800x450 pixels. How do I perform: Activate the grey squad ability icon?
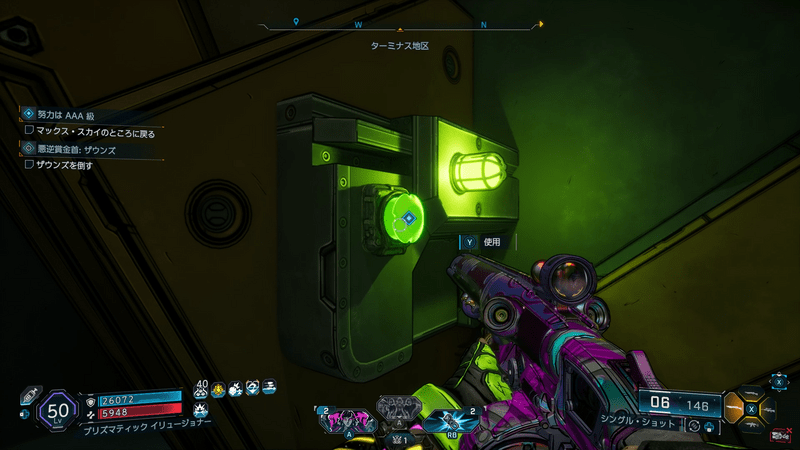pos(400,408)
